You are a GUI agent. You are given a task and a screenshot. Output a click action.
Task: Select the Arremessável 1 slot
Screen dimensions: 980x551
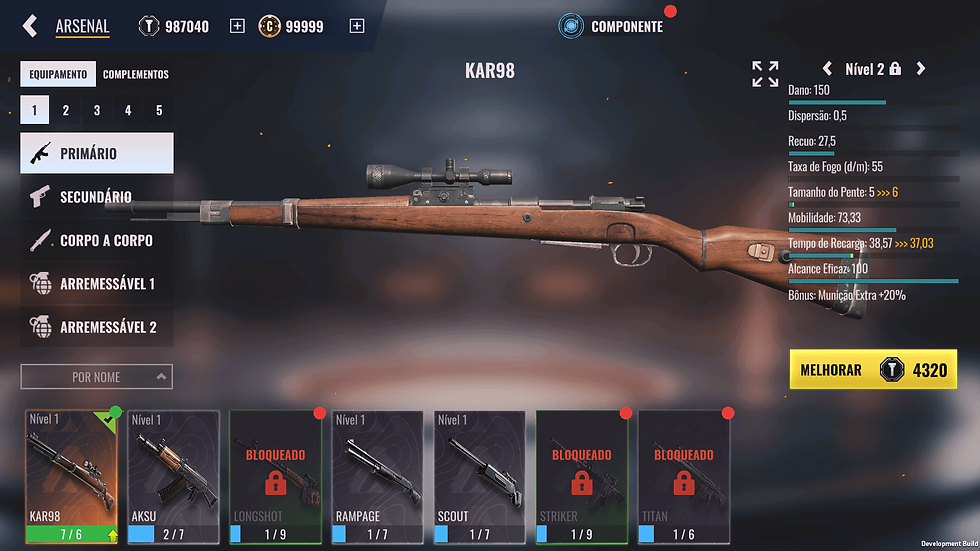(x=97, y=284)
